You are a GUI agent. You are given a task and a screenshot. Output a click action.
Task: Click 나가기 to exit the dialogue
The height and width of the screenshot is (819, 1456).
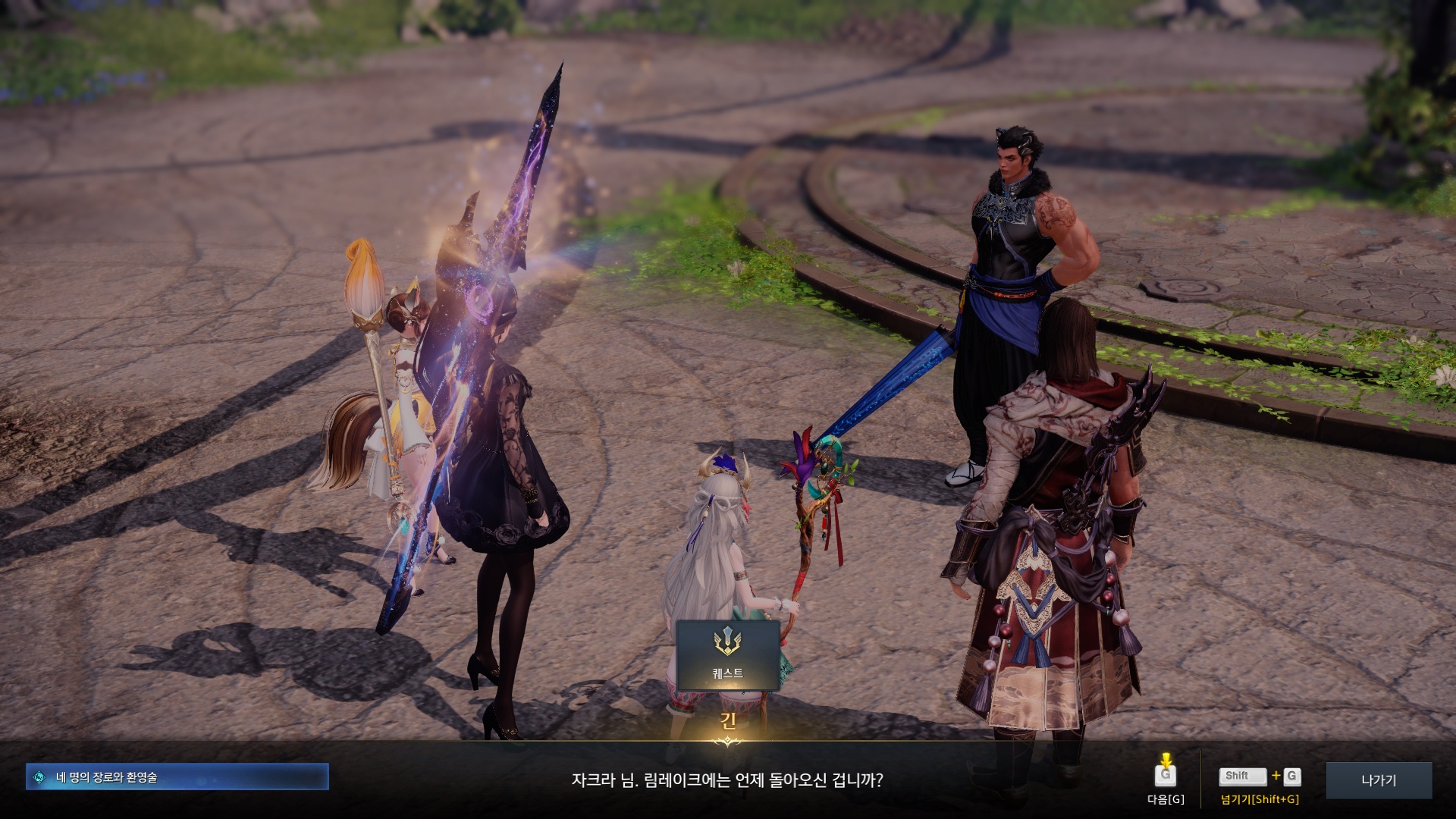pos(1378,780)
